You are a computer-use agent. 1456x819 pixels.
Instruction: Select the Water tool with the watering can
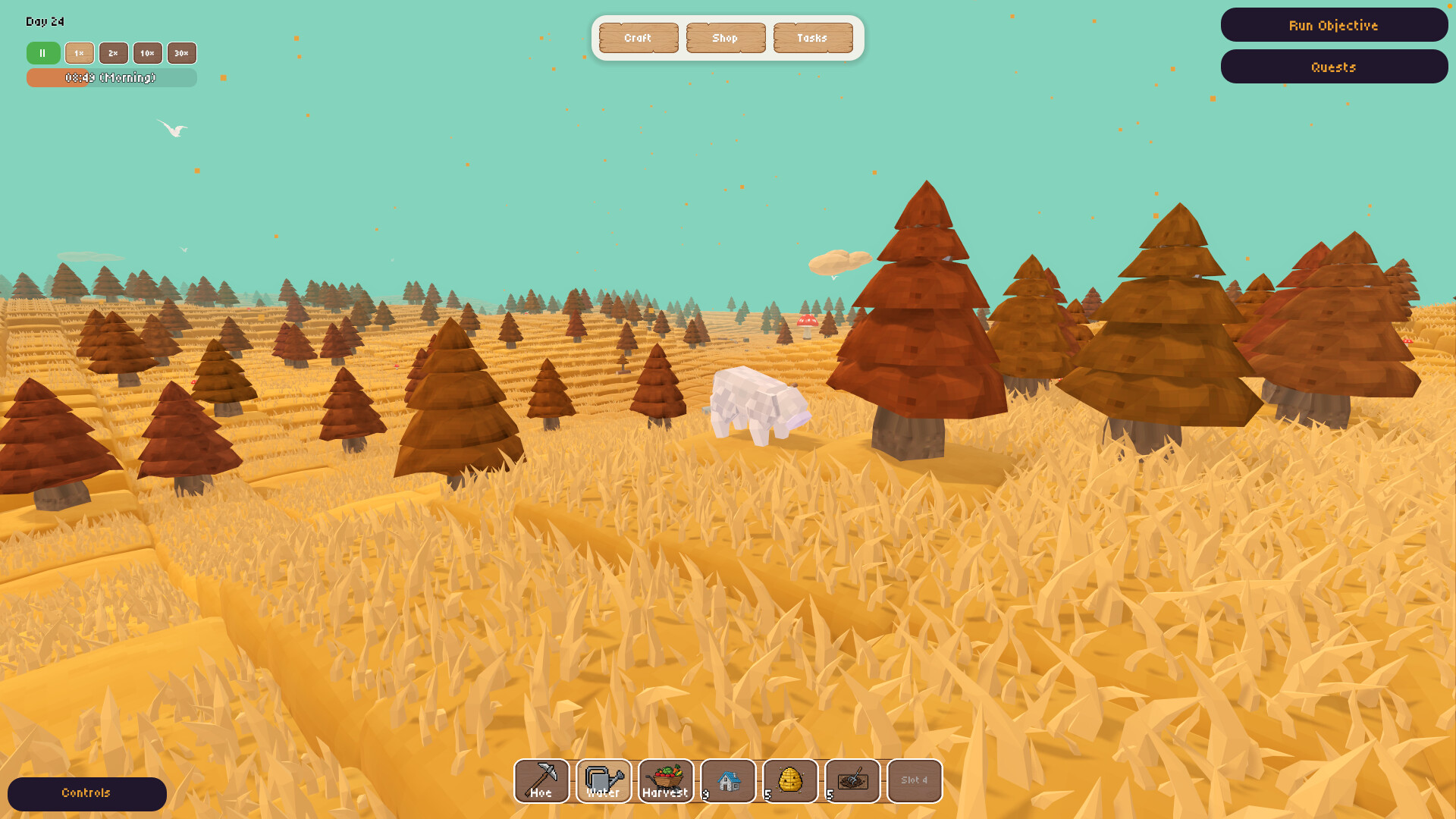click(604, 781)
